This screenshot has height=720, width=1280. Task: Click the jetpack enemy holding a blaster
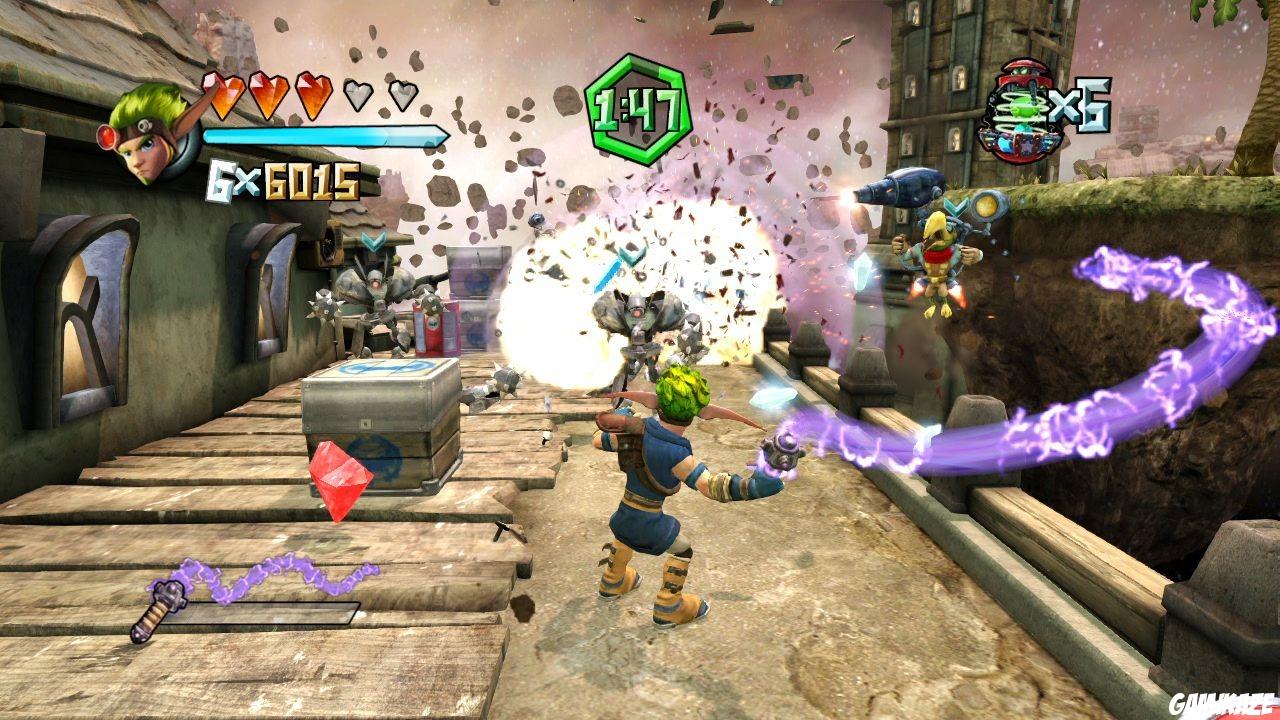940,255
